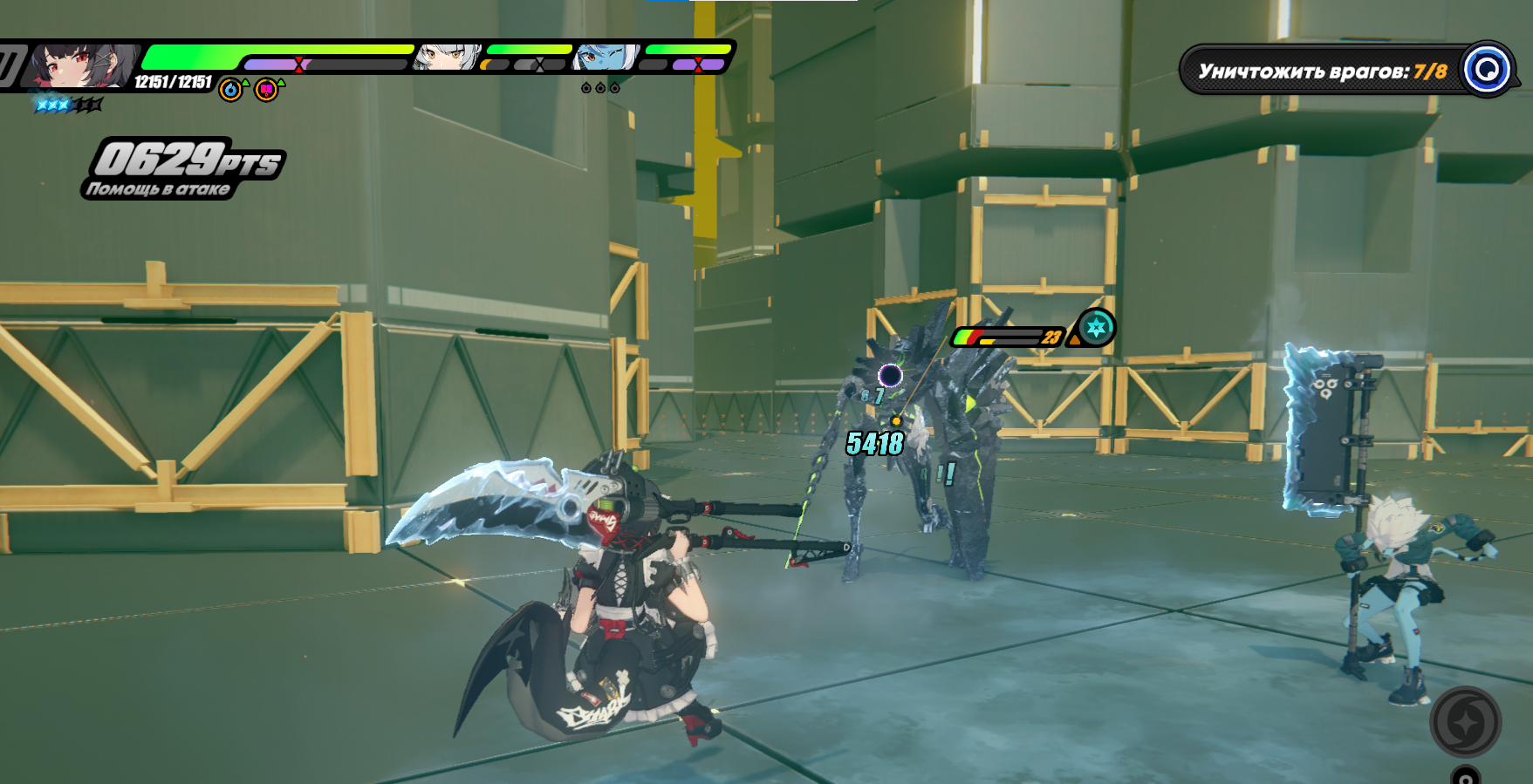Open the "Уничтожить врагов" objective tracker
The width and height of the screenshot is (1533, 784).
[x=1321, y=71]
